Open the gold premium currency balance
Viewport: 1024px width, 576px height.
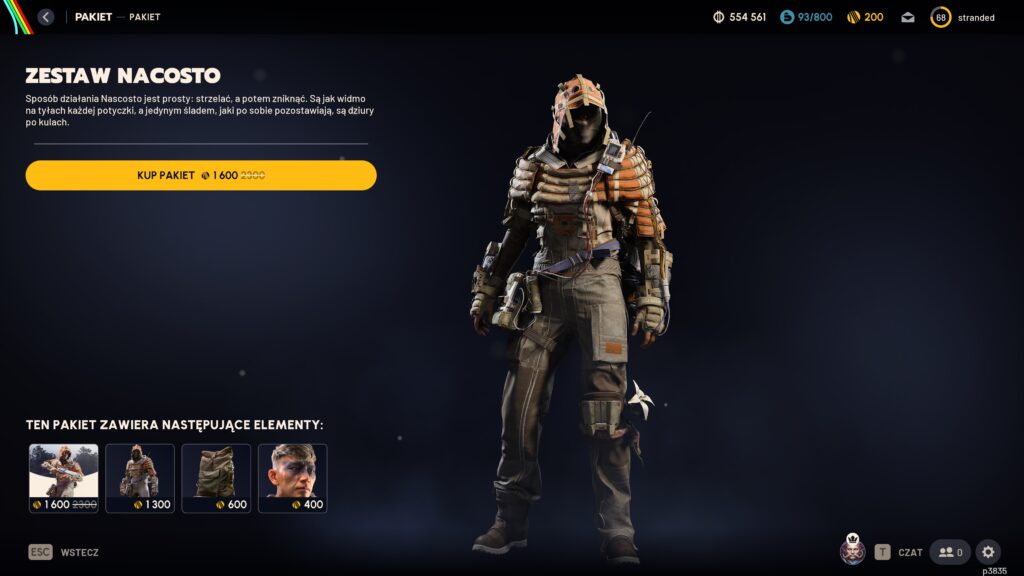click(865, 17)
